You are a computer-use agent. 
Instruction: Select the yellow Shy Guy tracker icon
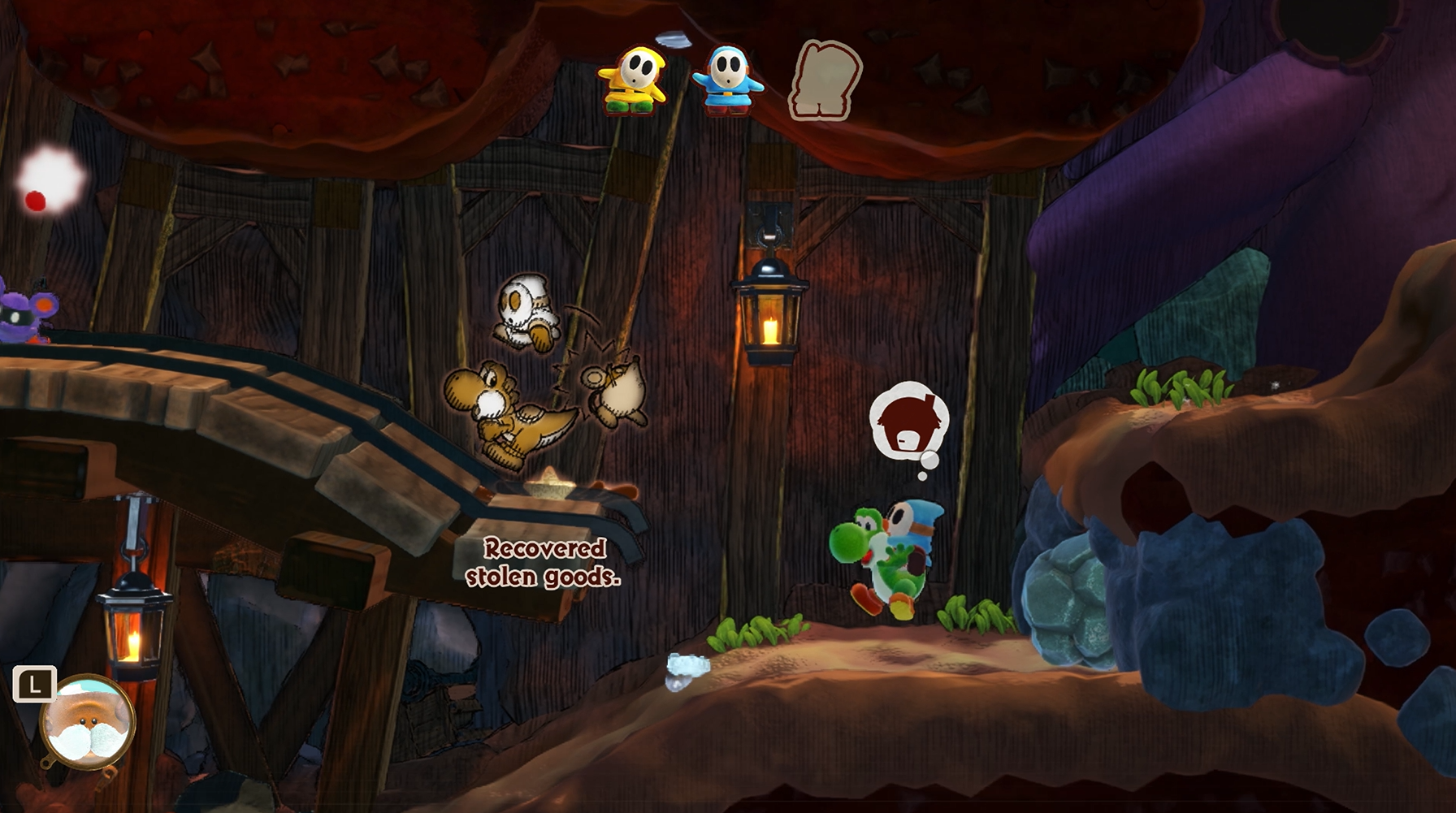pyautogui.click(x=633, y=80)
